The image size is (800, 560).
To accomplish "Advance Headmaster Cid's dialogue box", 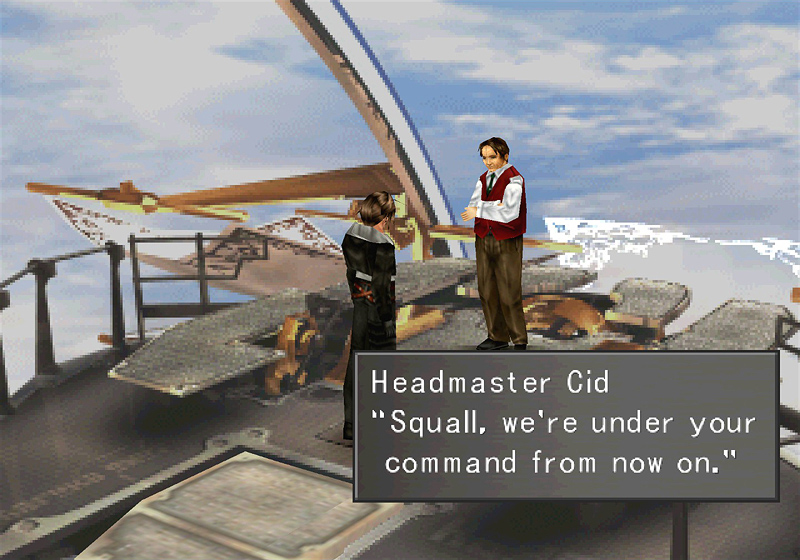I will 566,424.
